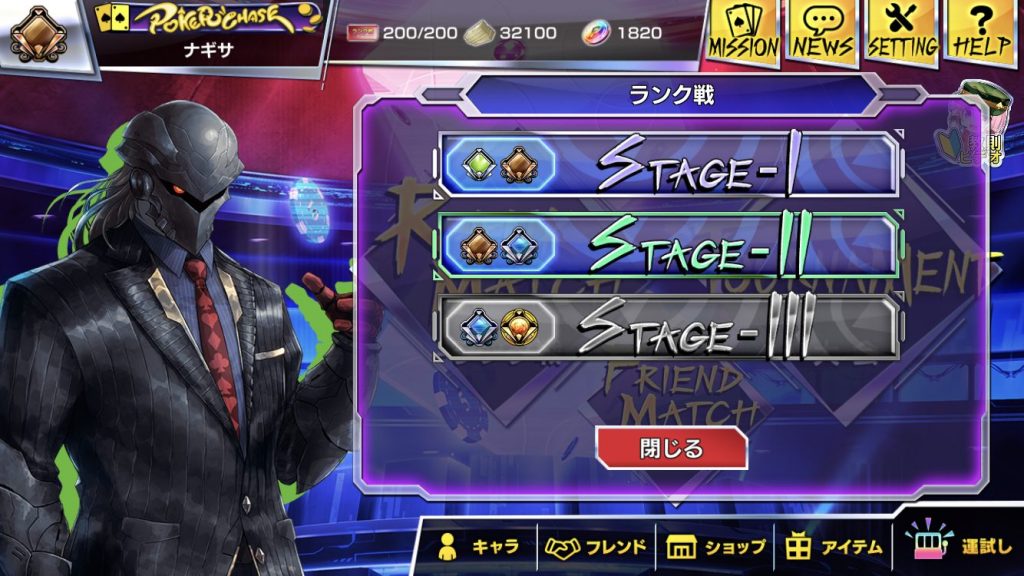Open the フレンド friends menu
This screenshot has height=576, width=1024.
point(596,547)
